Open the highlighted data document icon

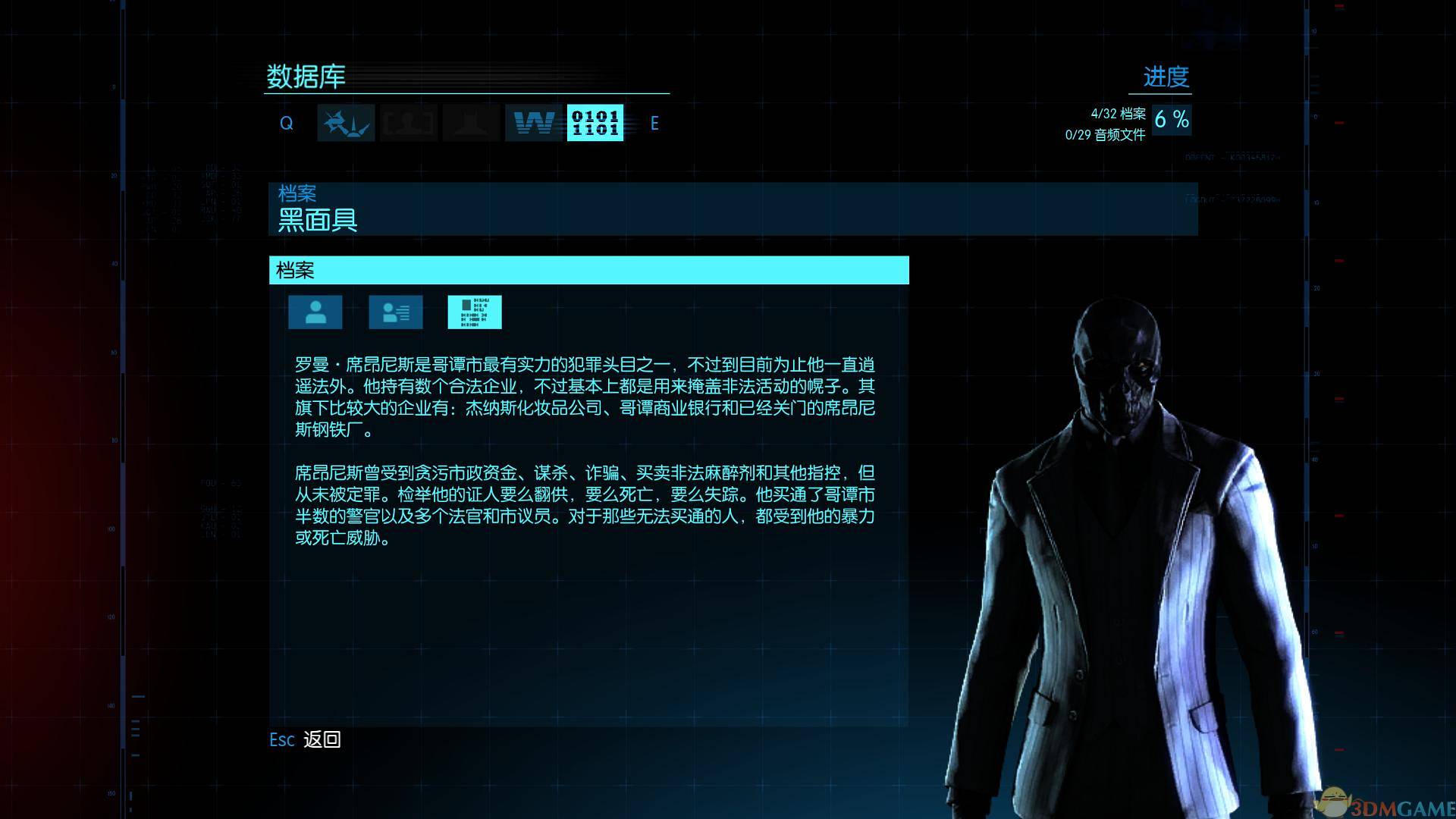475,312
